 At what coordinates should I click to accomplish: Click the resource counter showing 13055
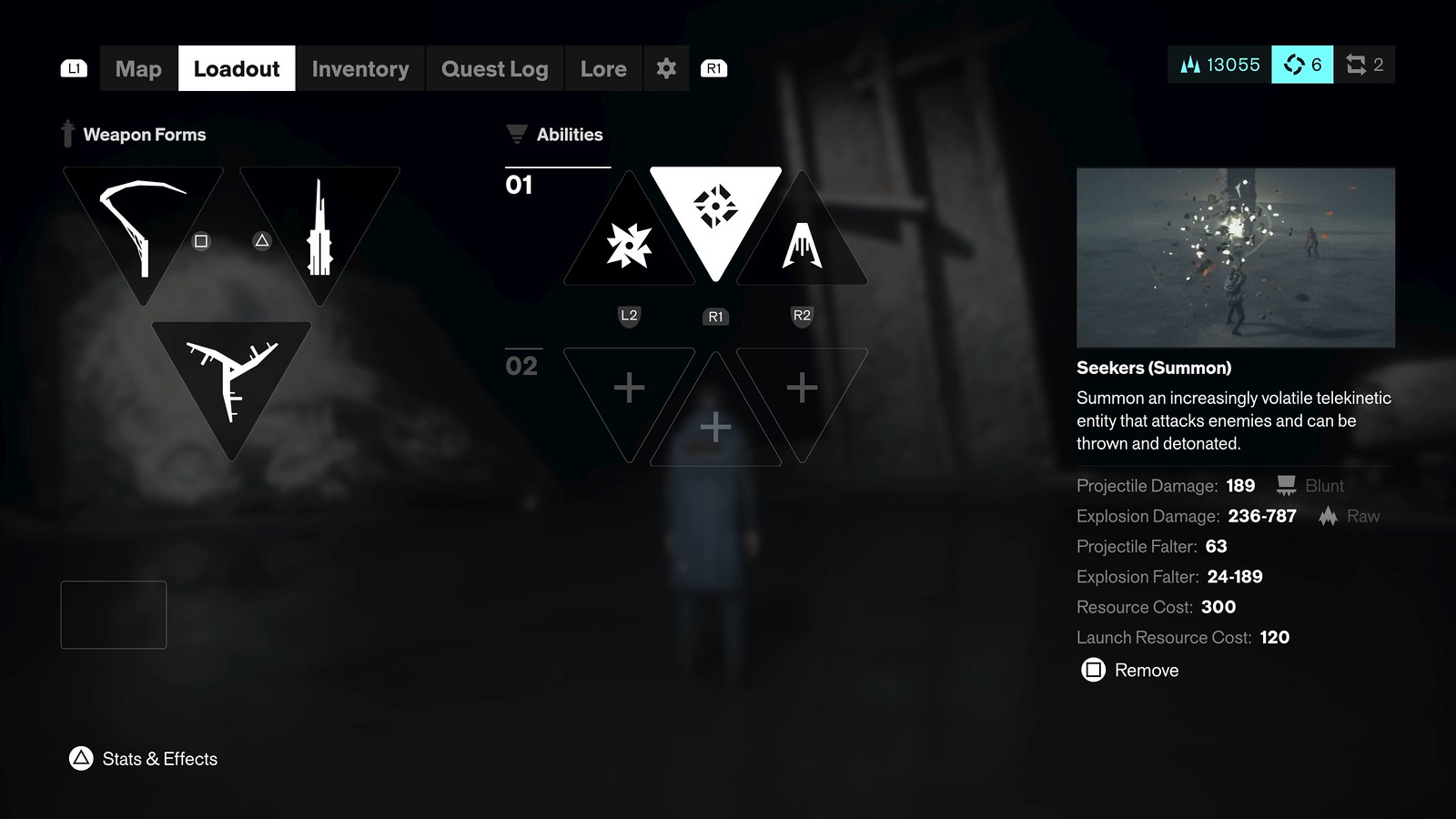(1218, 65)
